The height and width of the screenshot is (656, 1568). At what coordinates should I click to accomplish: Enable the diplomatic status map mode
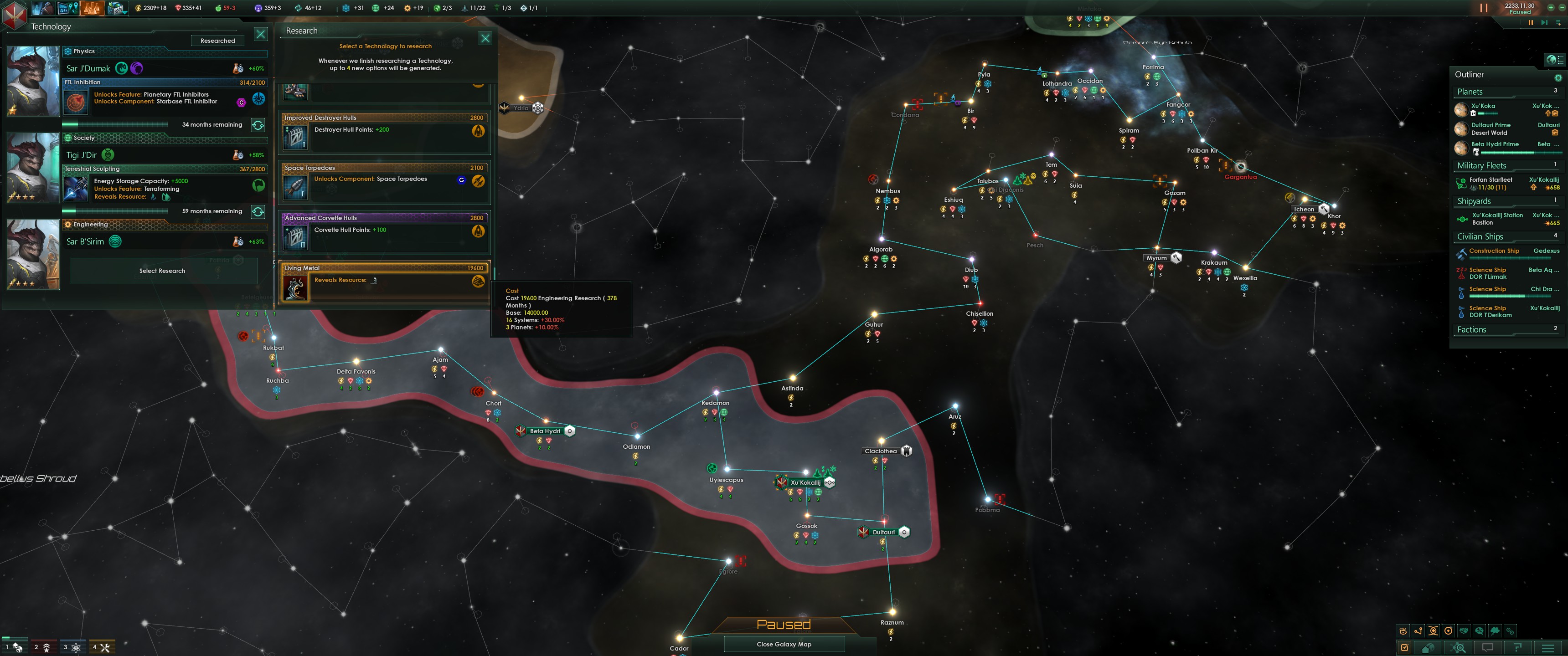click(x=1463, y=631)
